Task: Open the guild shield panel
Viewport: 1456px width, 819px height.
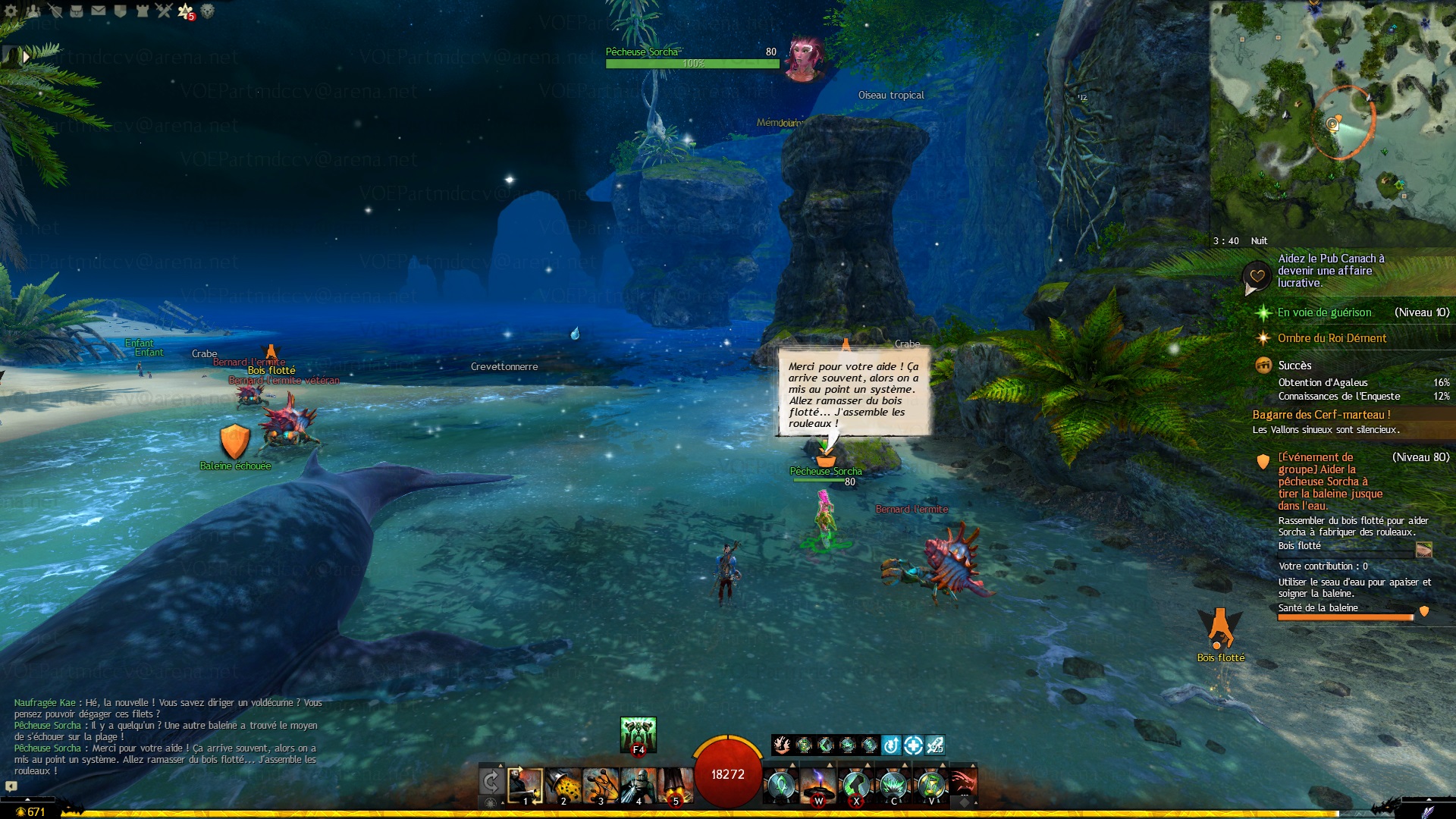Action: coord(120,11)
